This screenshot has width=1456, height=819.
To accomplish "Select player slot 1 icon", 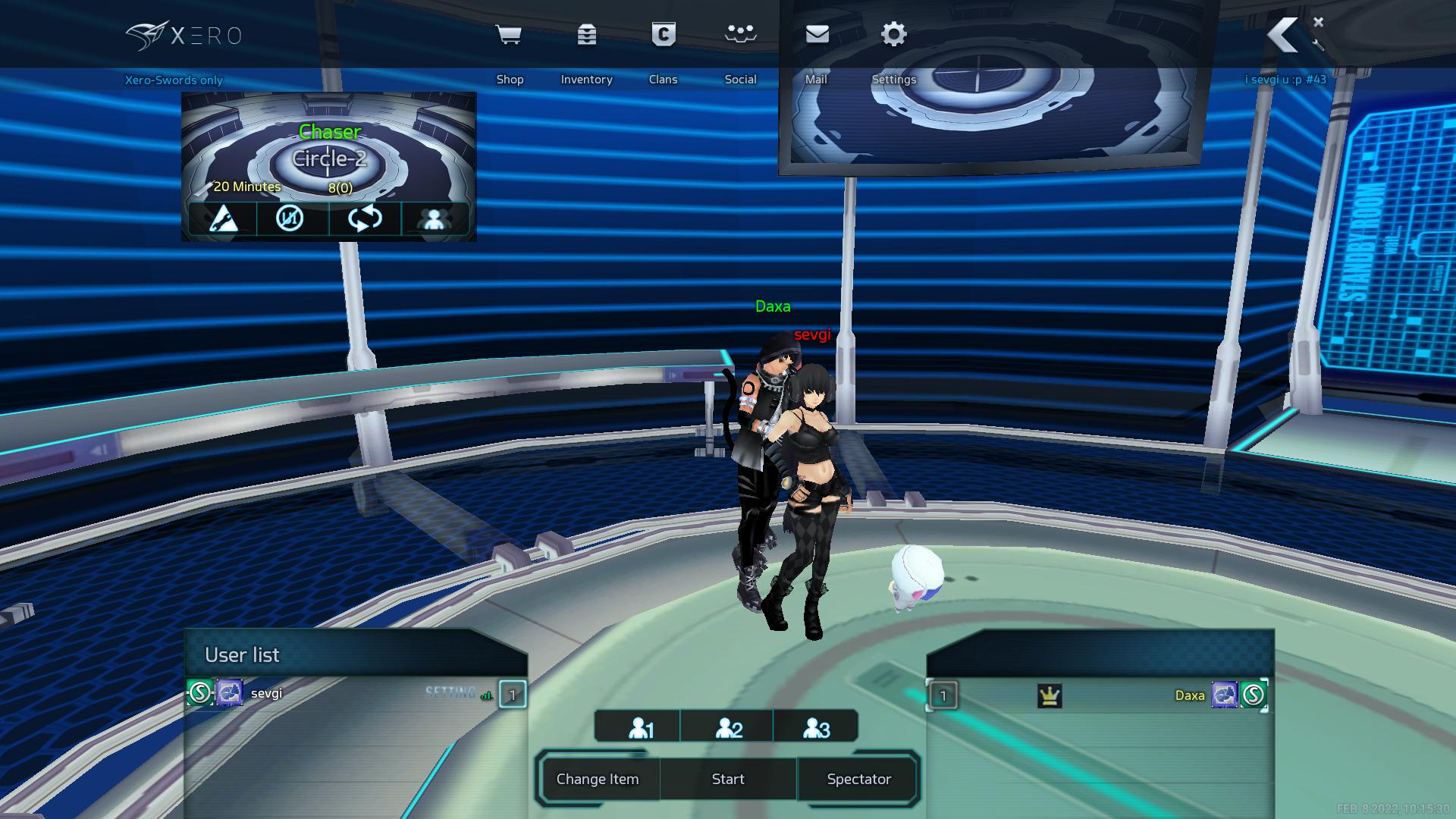I will pyautogui.click(x=640, y=728).
